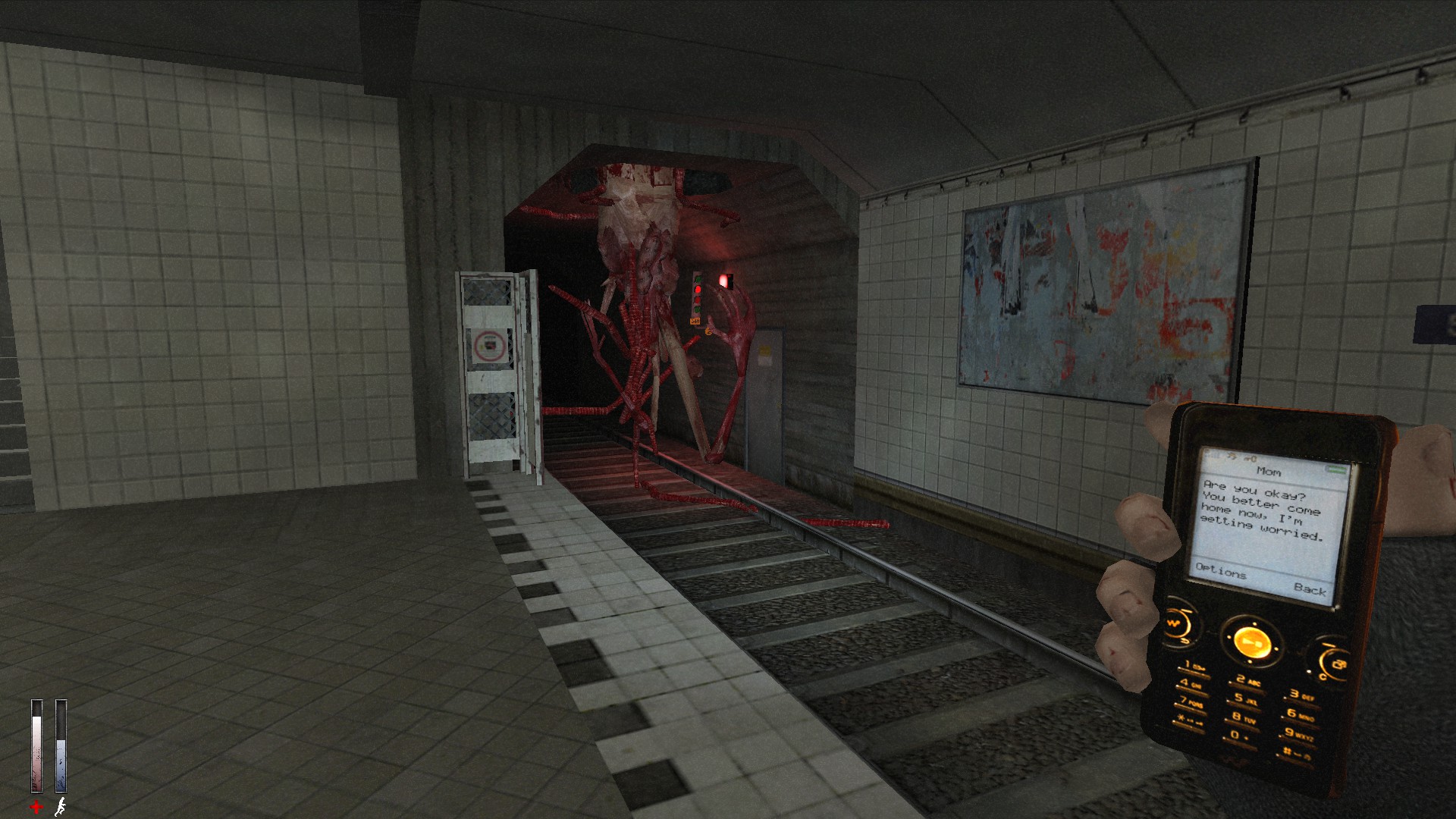Click the text of Mom's message
The height and width of the screenshot is (819, 1456).
1262,509
